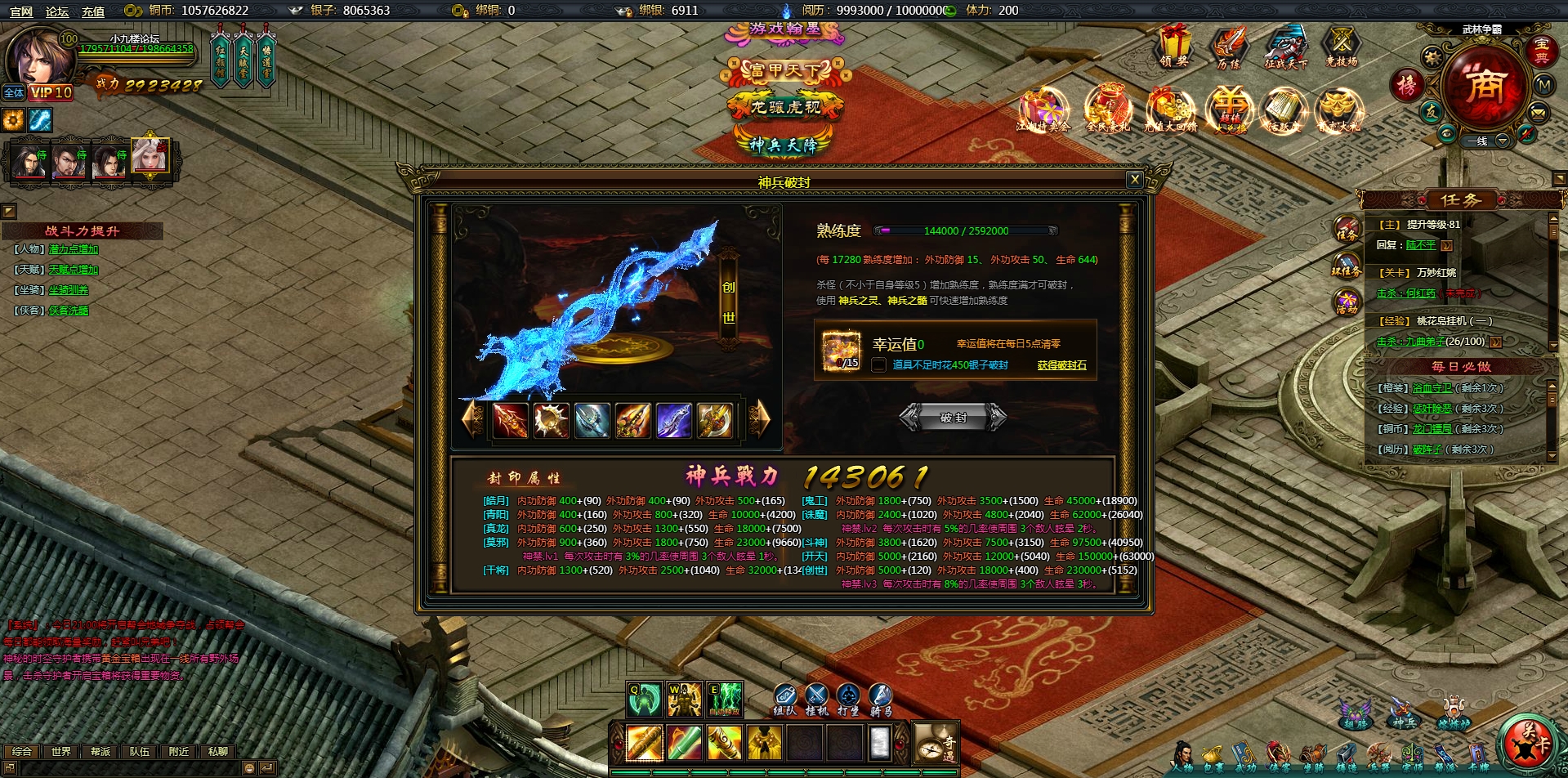
Task: Activate 挂机 auto-battle
Action: (x=817, y=698)
